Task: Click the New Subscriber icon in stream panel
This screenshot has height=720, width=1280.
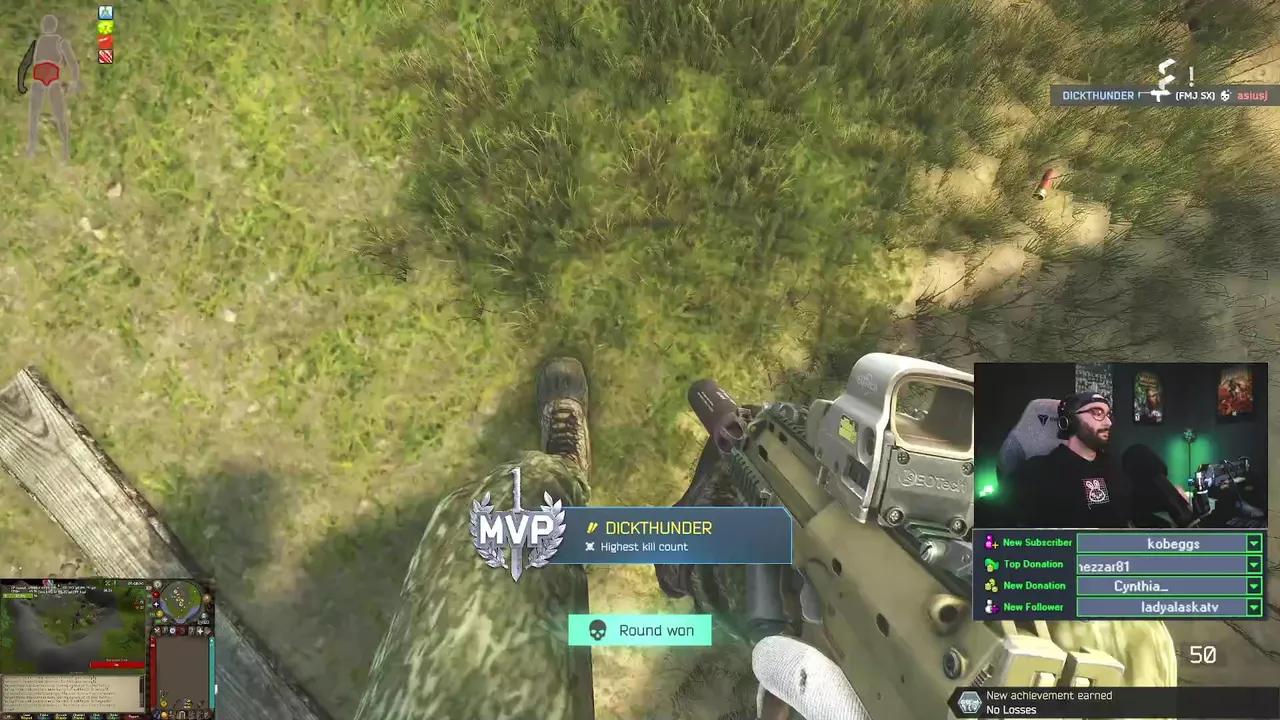Action: click(990, 543)
